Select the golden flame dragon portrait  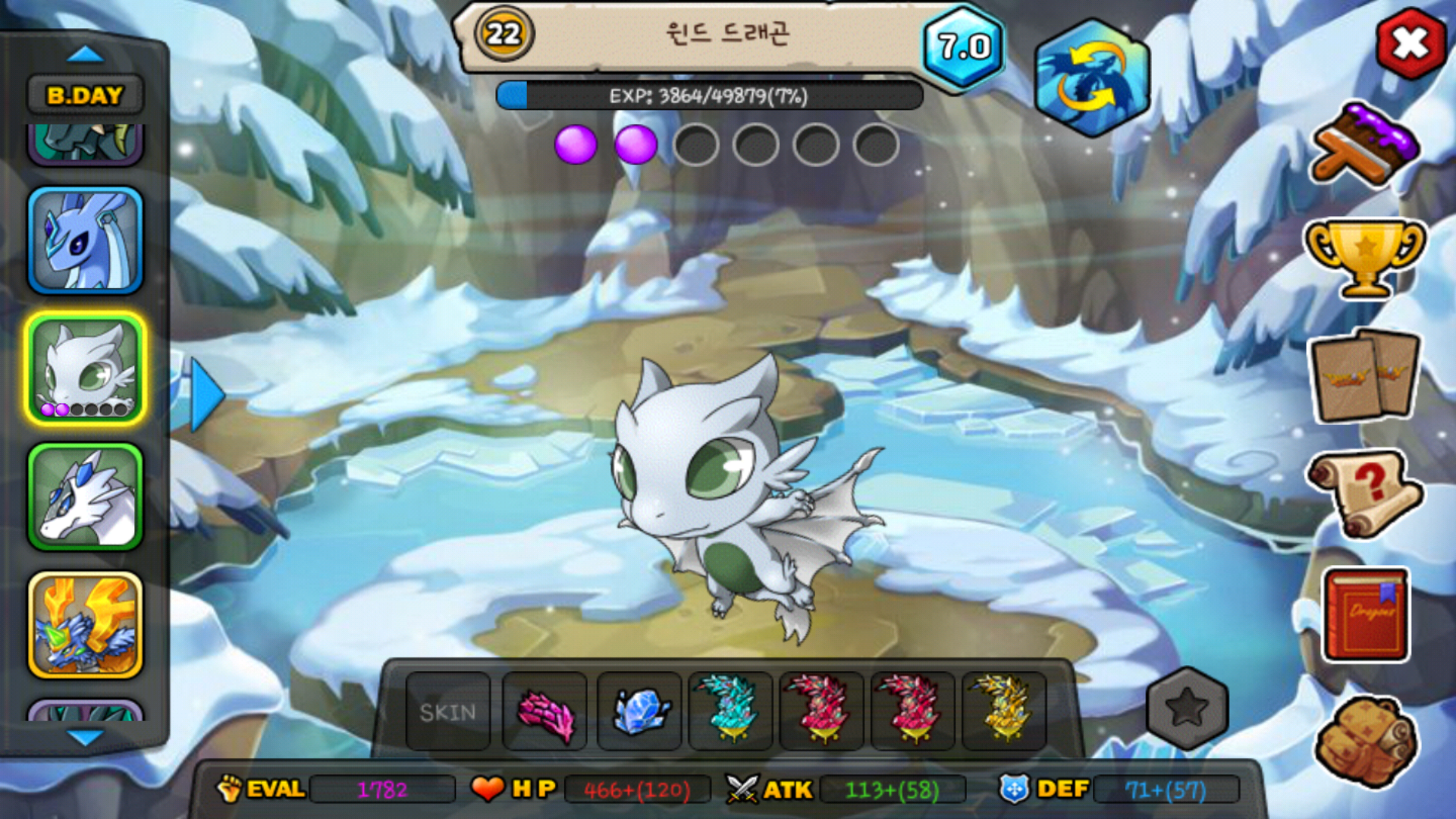coord(85,625)
